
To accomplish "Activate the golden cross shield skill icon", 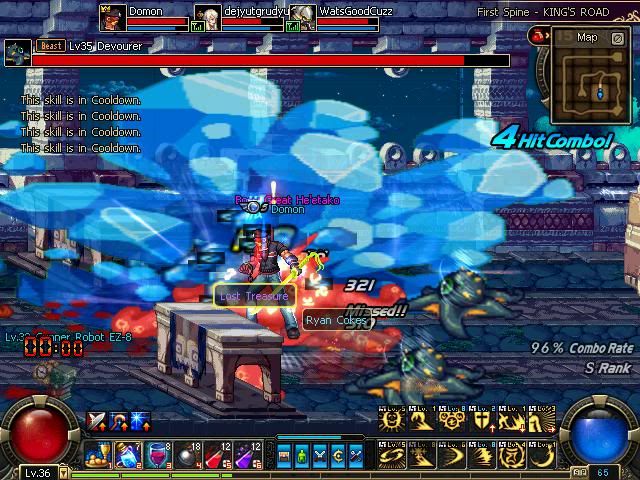I will (x=483, y=420).
